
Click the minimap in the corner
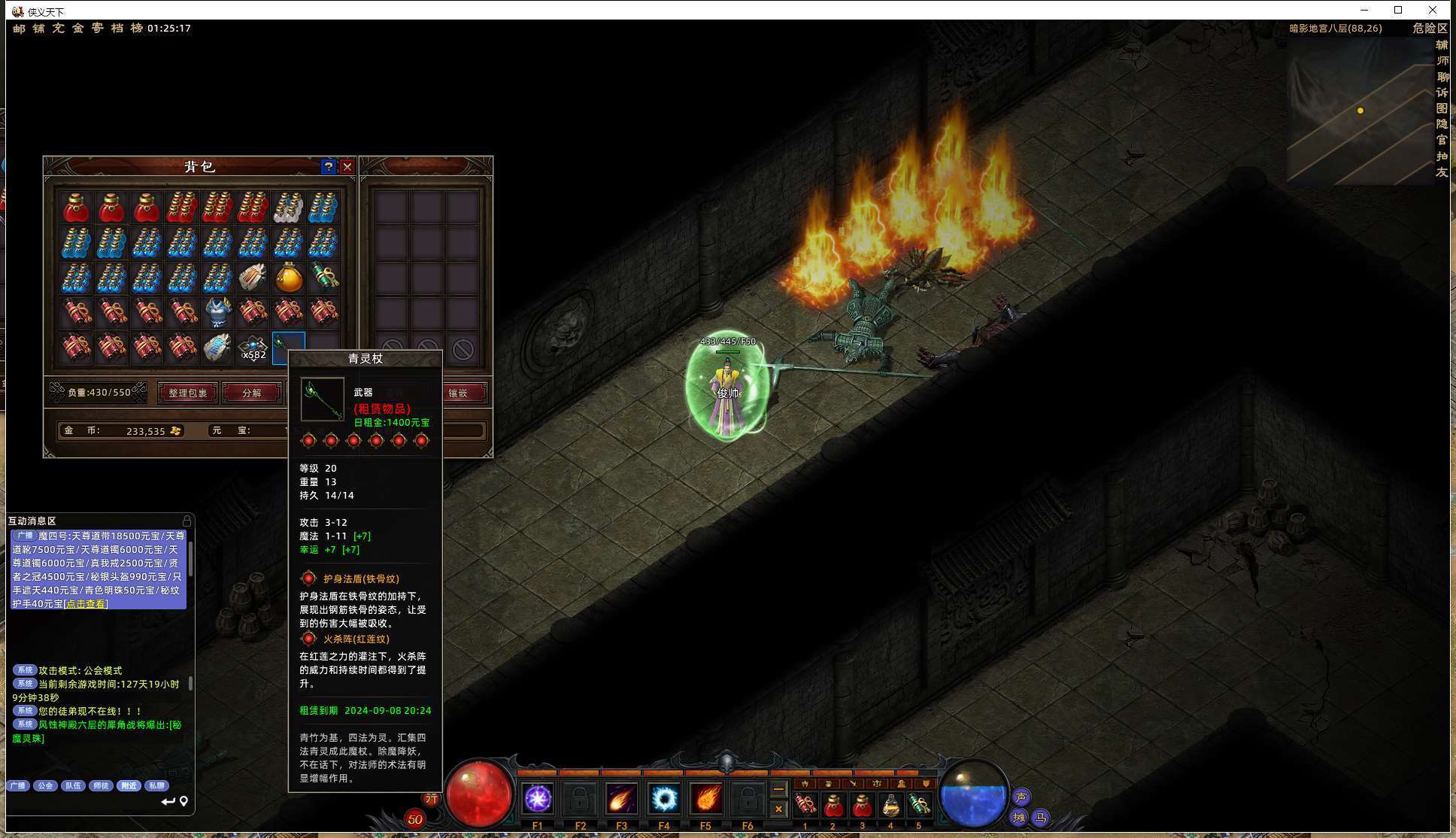pos(1360,111)
